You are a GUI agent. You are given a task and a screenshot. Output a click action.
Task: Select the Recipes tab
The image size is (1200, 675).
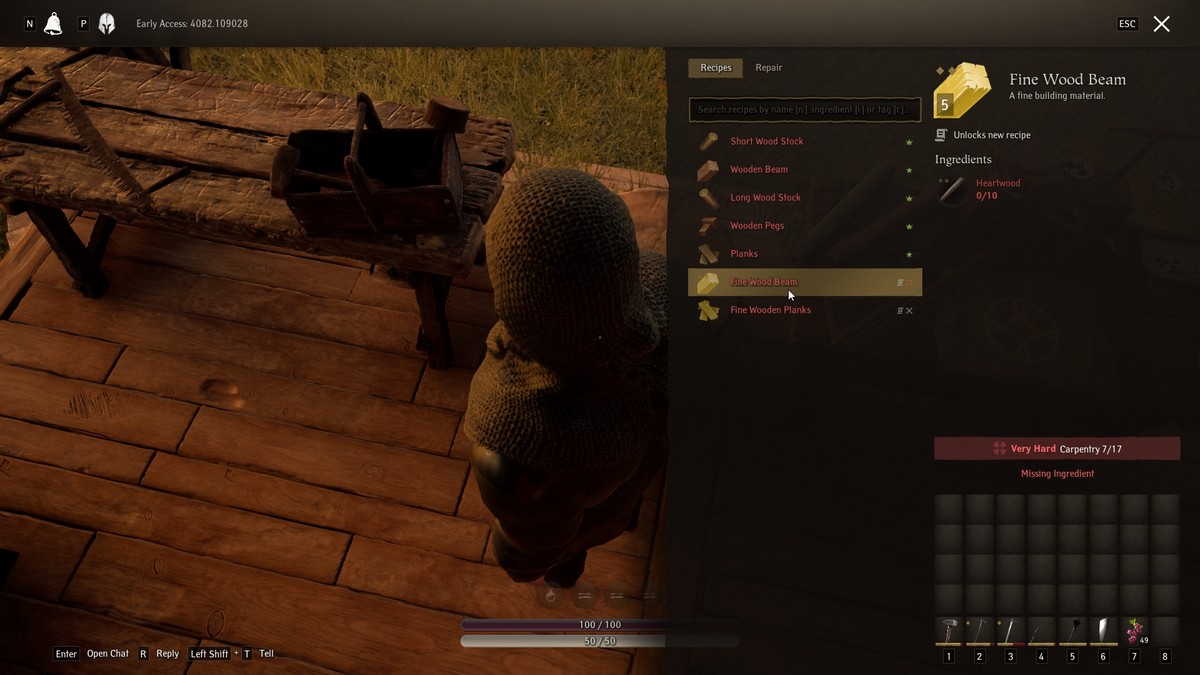pos(715,68)
